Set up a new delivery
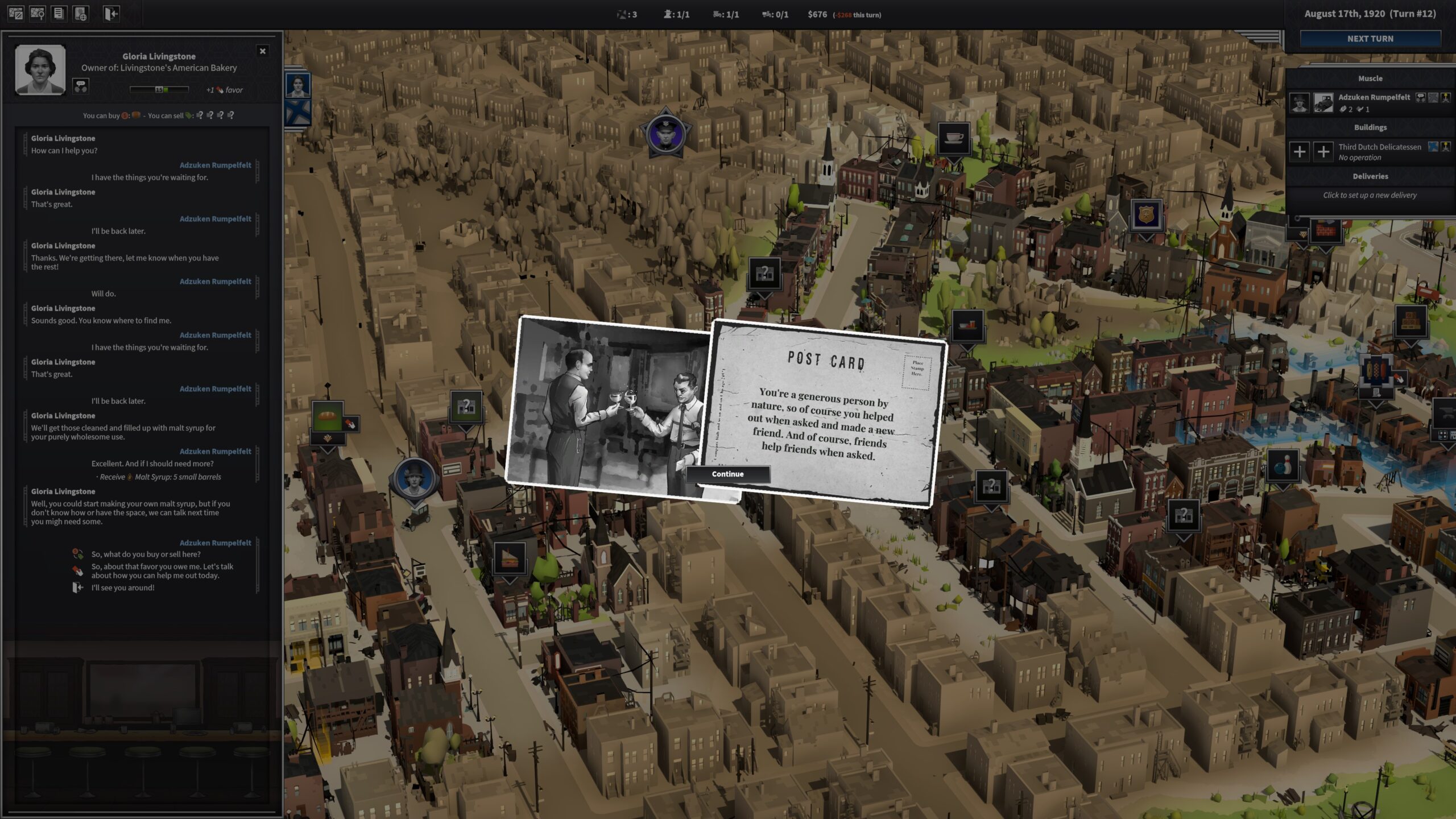 [1370, 195]
